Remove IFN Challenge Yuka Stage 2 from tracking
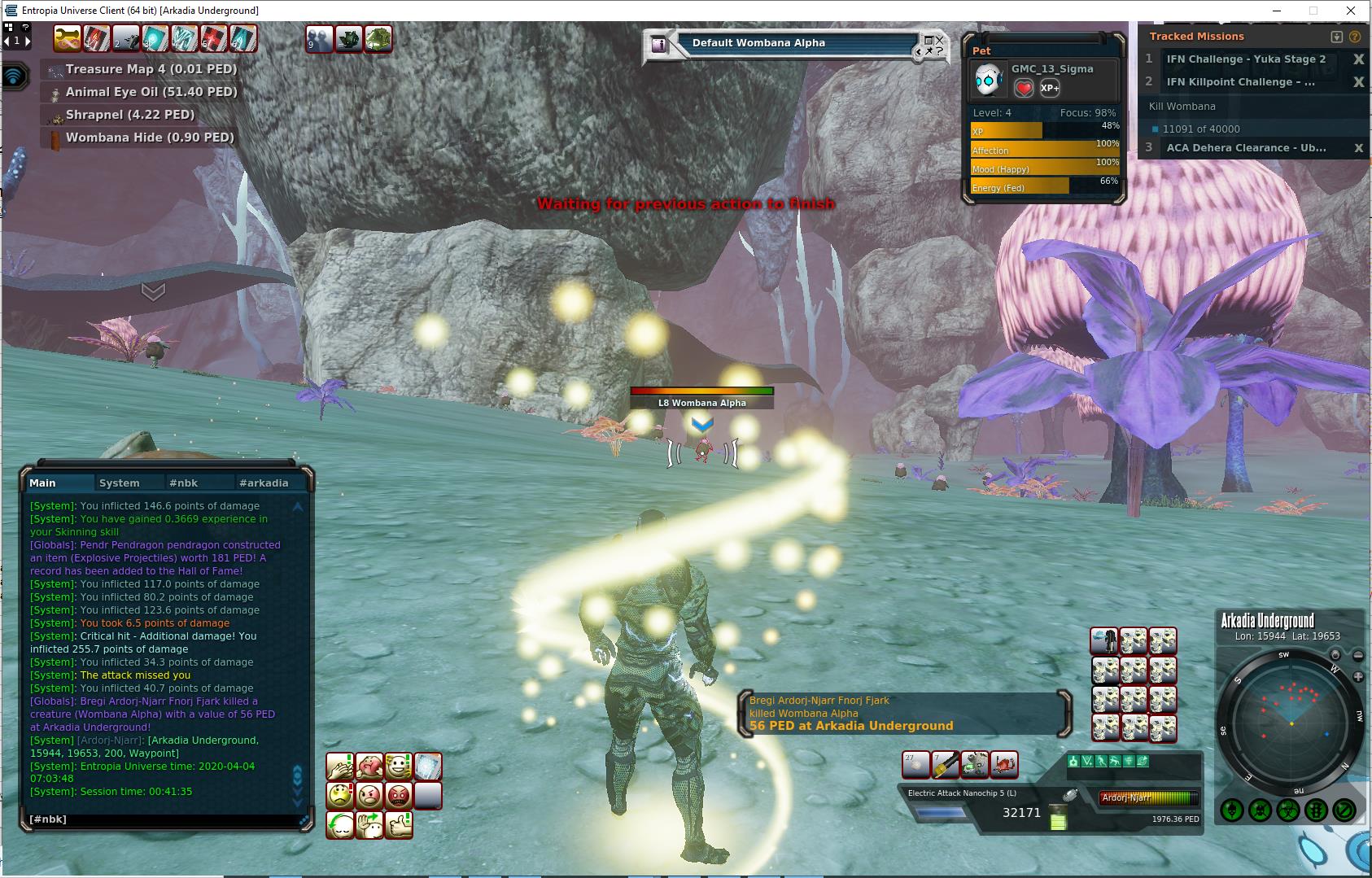This screenshot has height=878, width=1372. (1358, 59)
